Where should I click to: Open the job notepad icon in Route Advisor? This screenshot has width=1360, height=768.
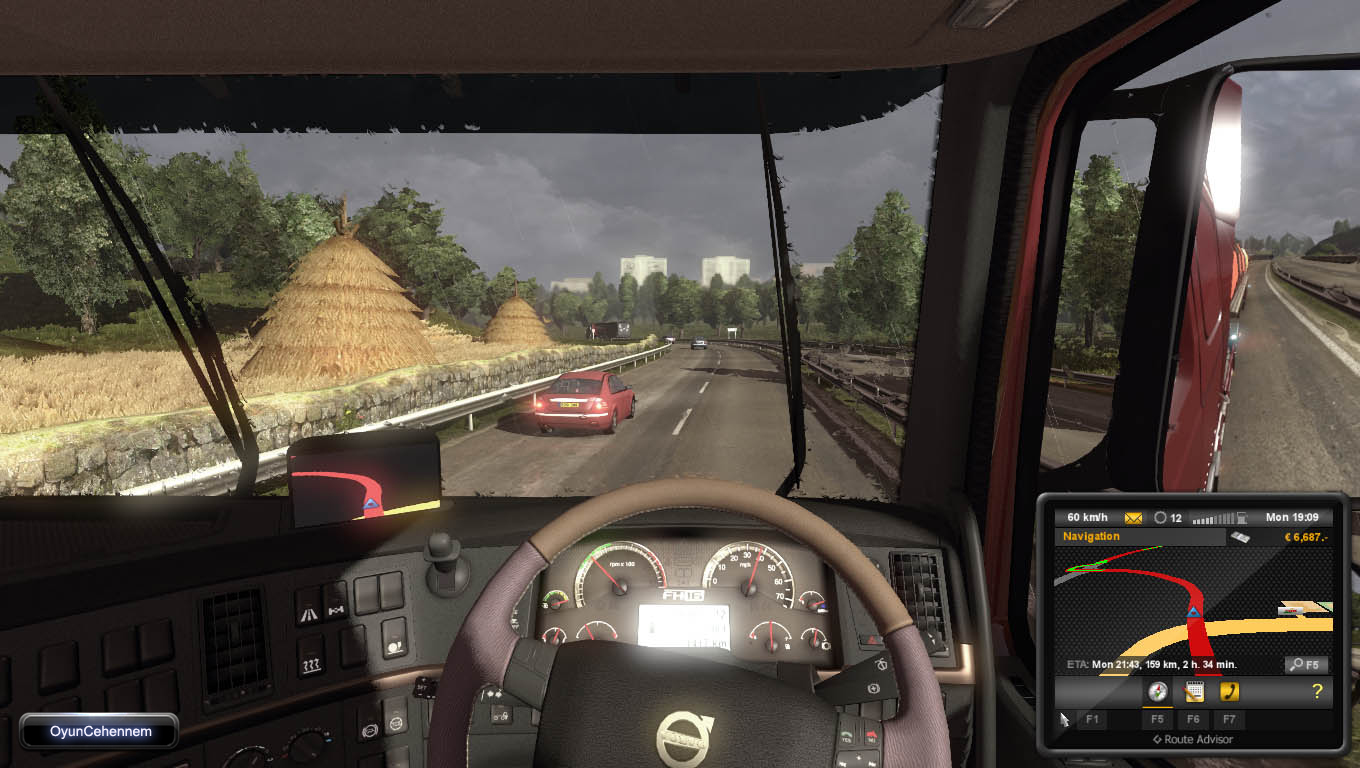point(1195,690)
